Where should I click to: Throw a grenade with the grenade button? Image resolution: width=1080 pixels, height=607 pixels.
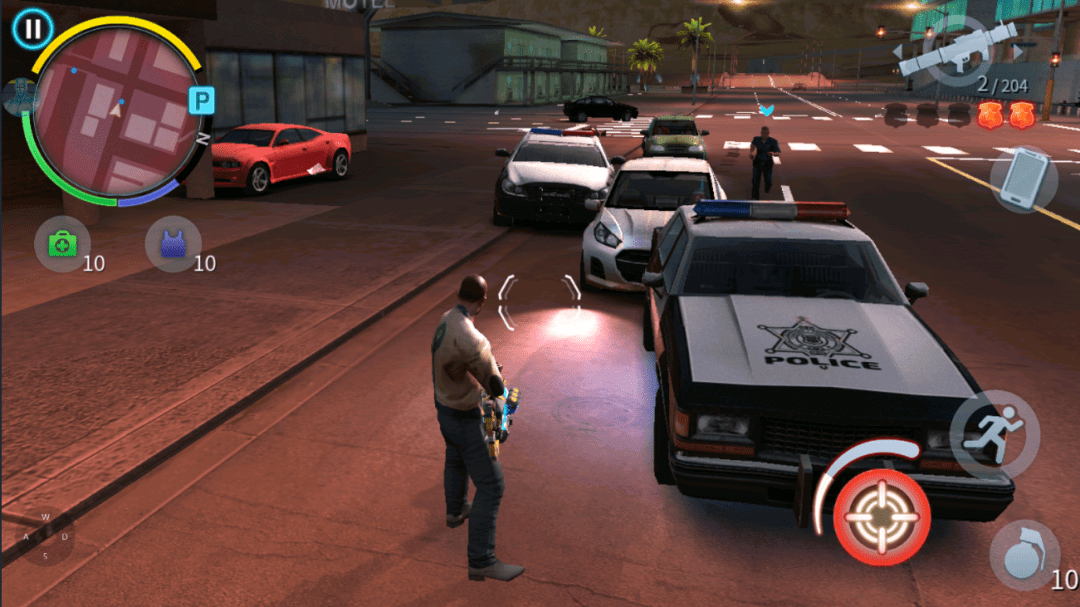pos(1023,554)
